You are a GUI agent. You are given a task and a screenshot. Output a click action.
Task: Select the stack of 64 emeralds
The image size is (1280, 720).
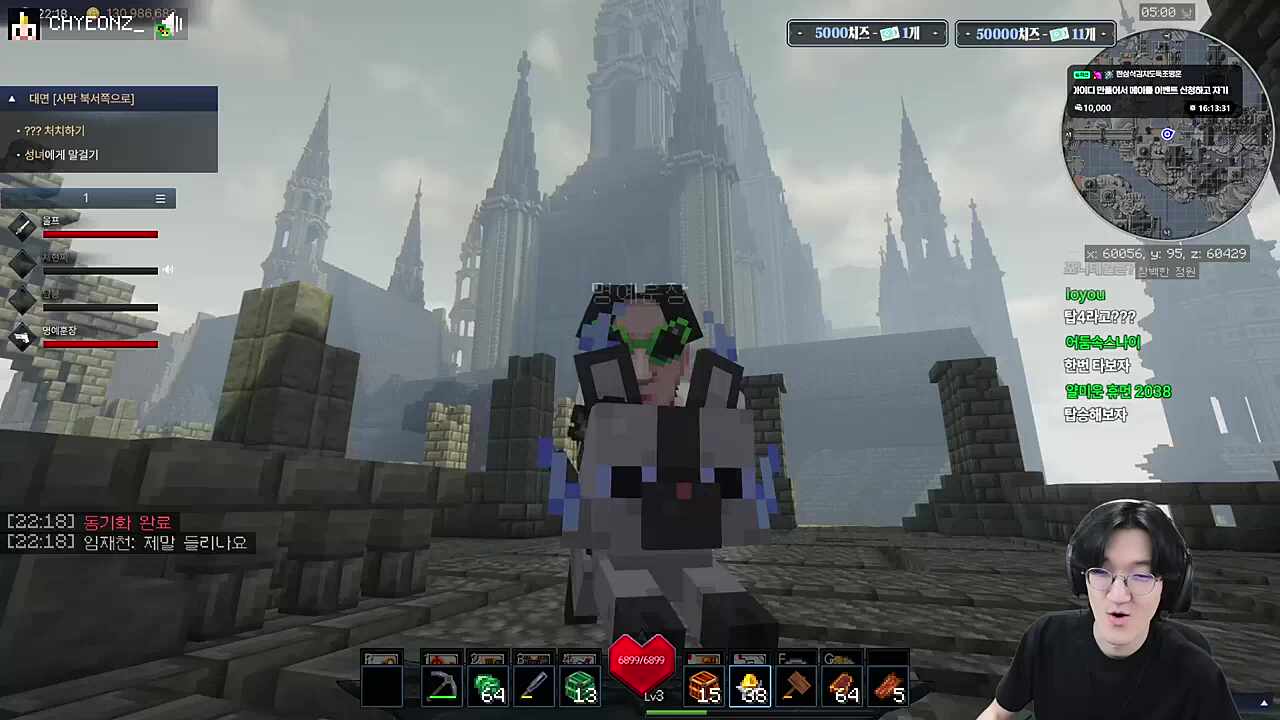pos(488,686)
